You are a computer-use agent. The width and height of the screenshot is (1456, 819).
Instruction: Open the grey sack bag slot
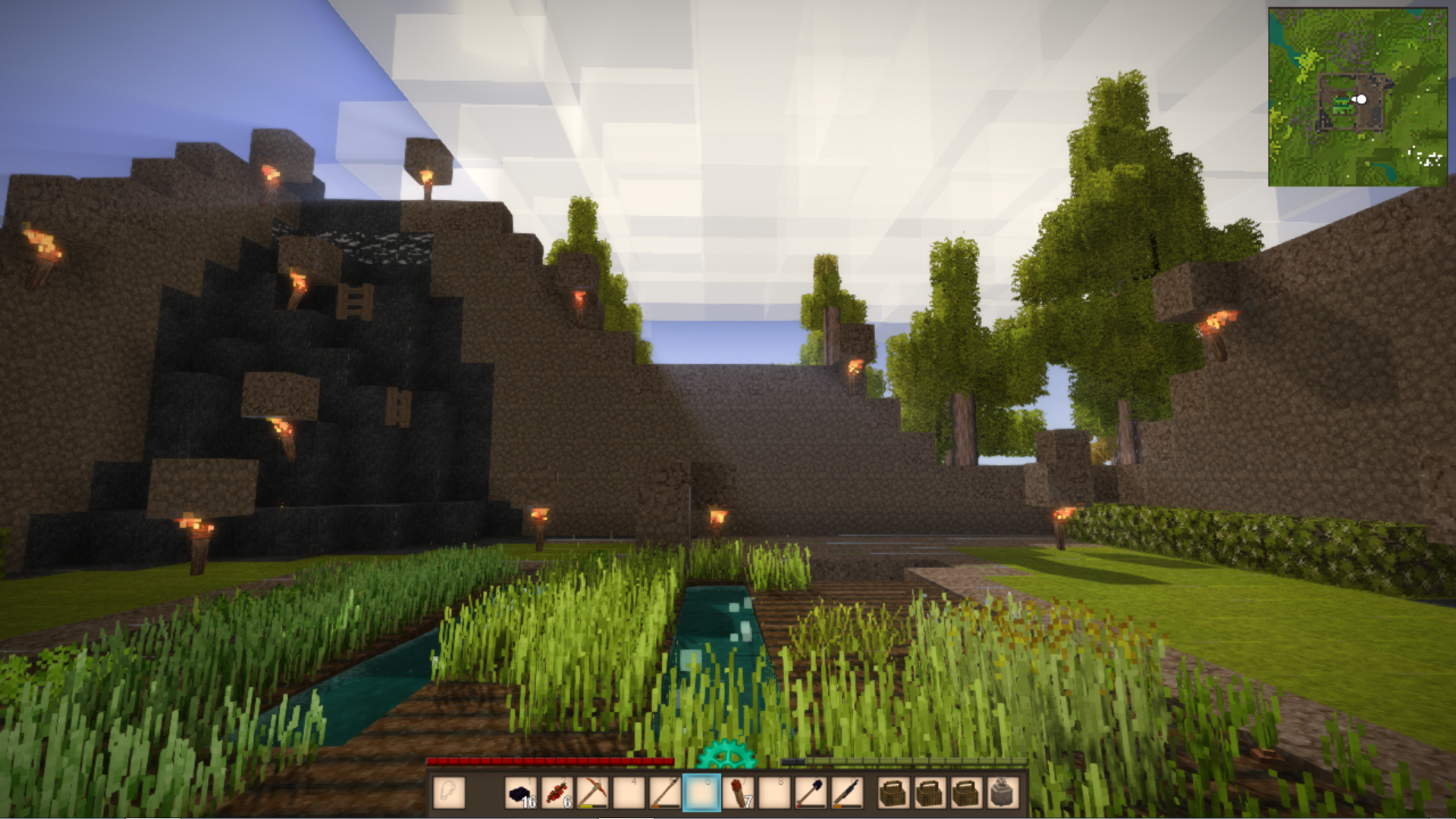pos(1003,793)
